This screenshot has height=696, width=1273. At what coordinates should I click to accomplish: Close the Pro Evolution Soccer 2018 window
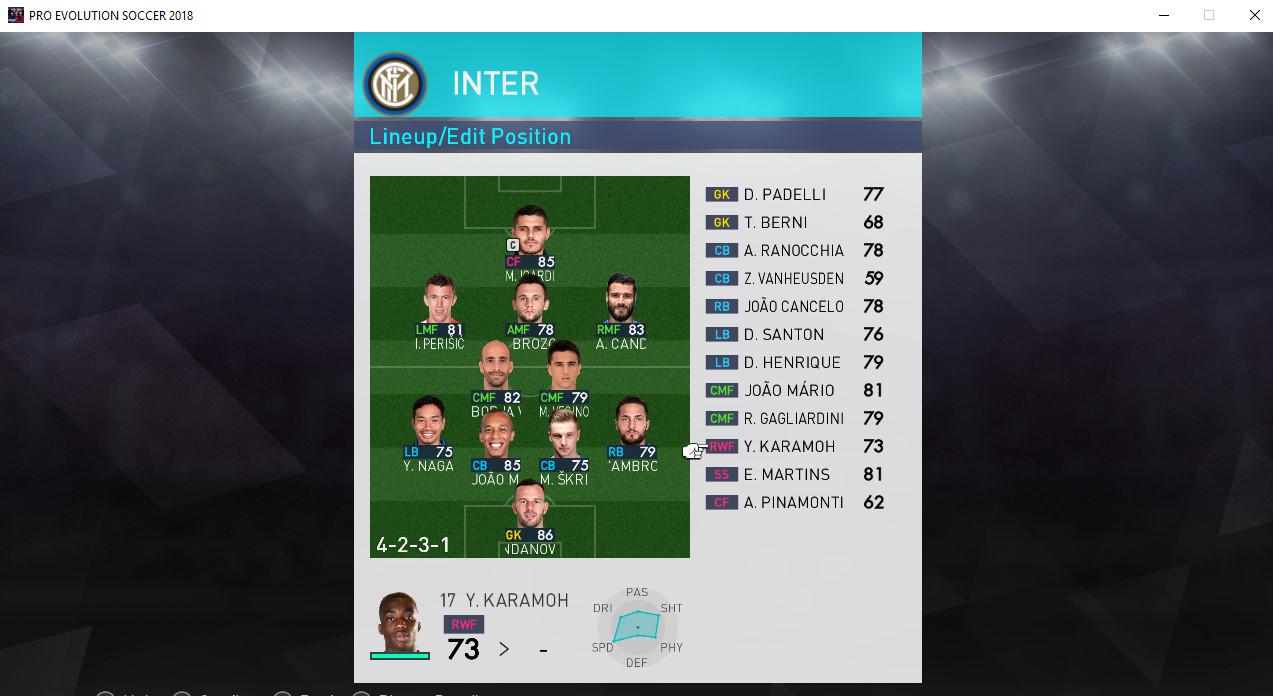pos(1254,15)
